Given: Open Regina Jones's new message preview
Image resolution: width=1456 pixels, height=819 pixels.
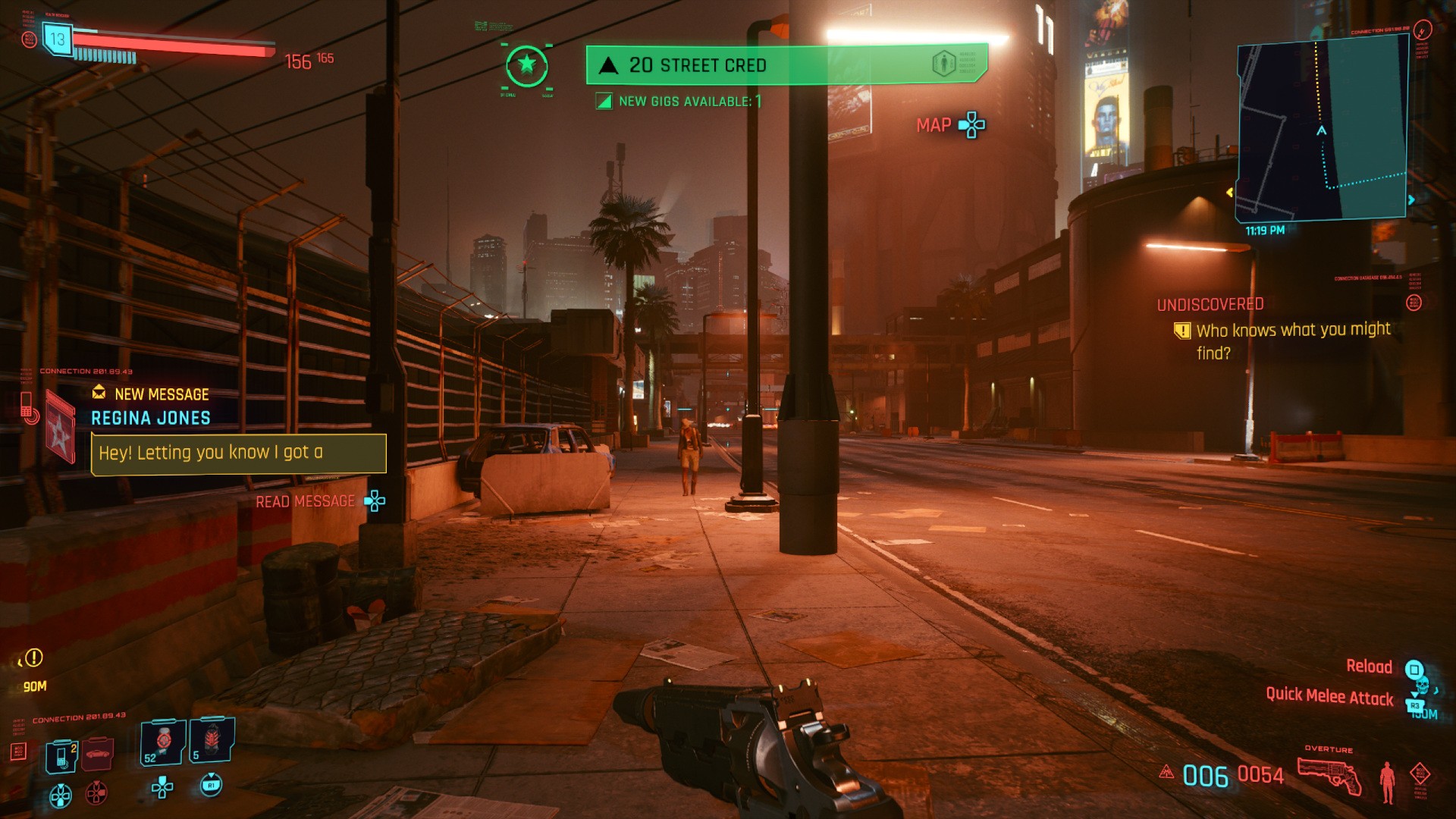Looking at the screenshot, I should coord(238,453).
